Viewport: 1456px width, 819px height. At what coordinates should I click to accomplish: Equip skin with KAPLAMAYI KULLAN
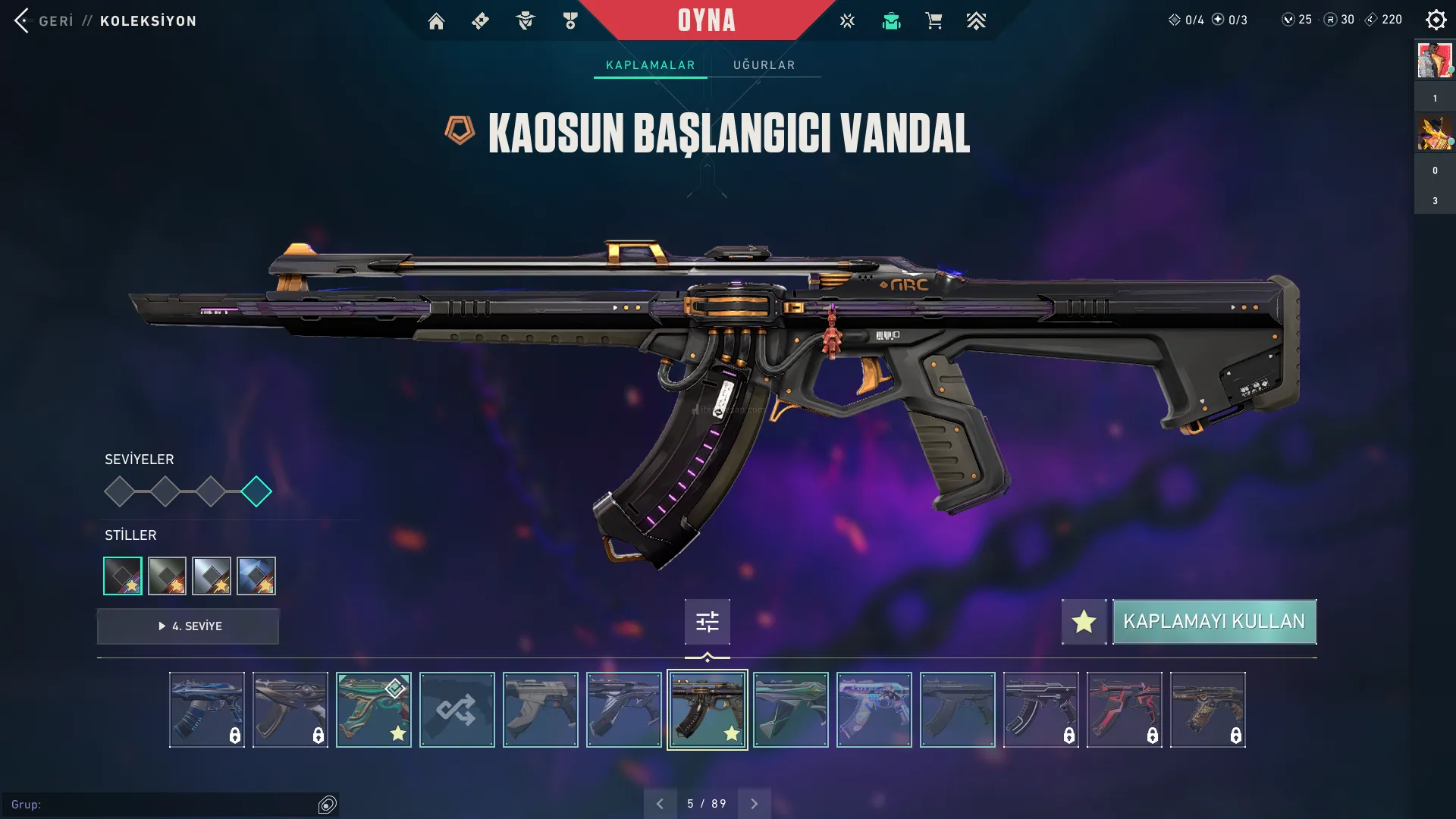pyautogui.click(x=1214, y=622)
